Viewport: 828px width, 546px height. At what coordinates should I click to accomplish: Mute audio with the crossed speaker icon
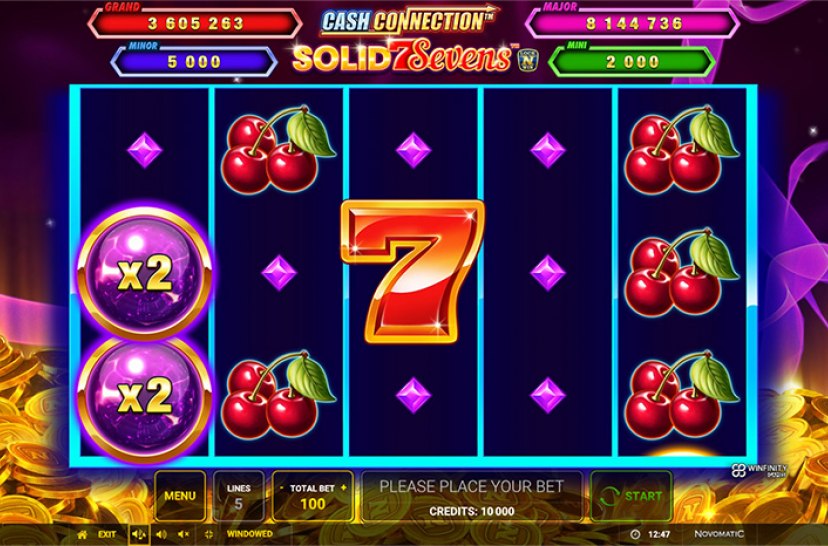tap(182, 534)
